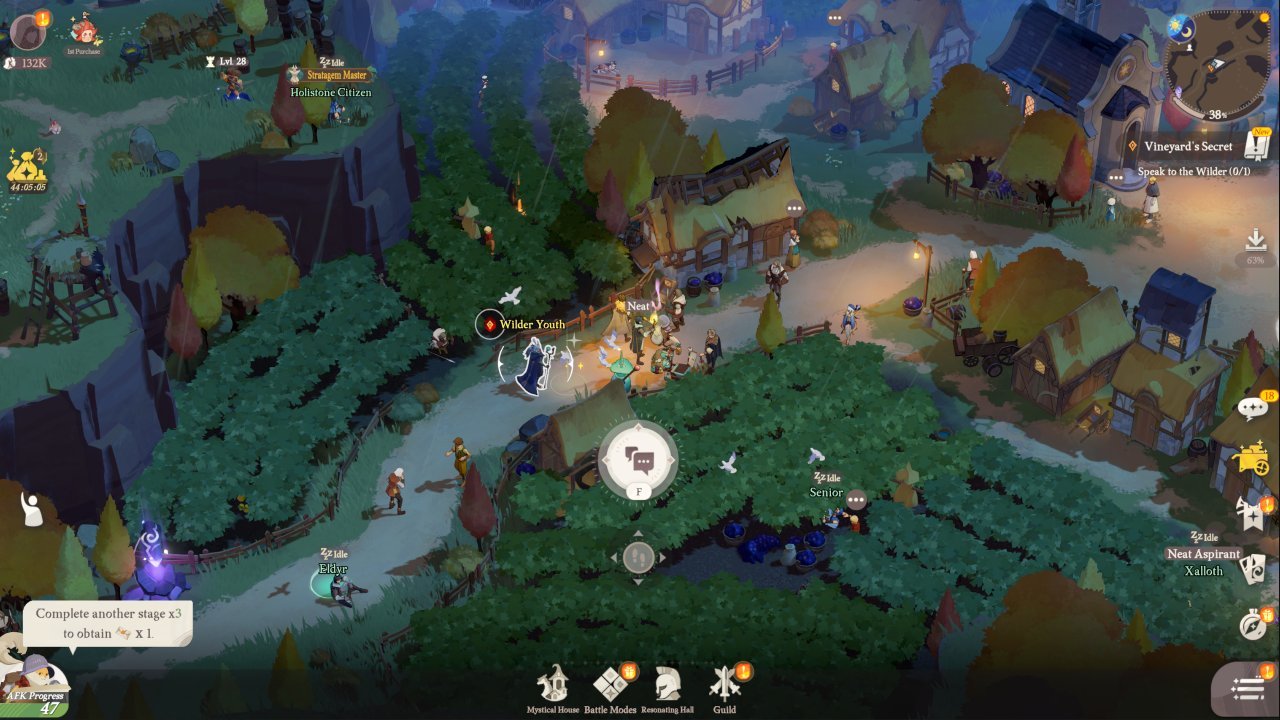Open the Guild menu
1280x720 pixels.
tap(724, 686)
